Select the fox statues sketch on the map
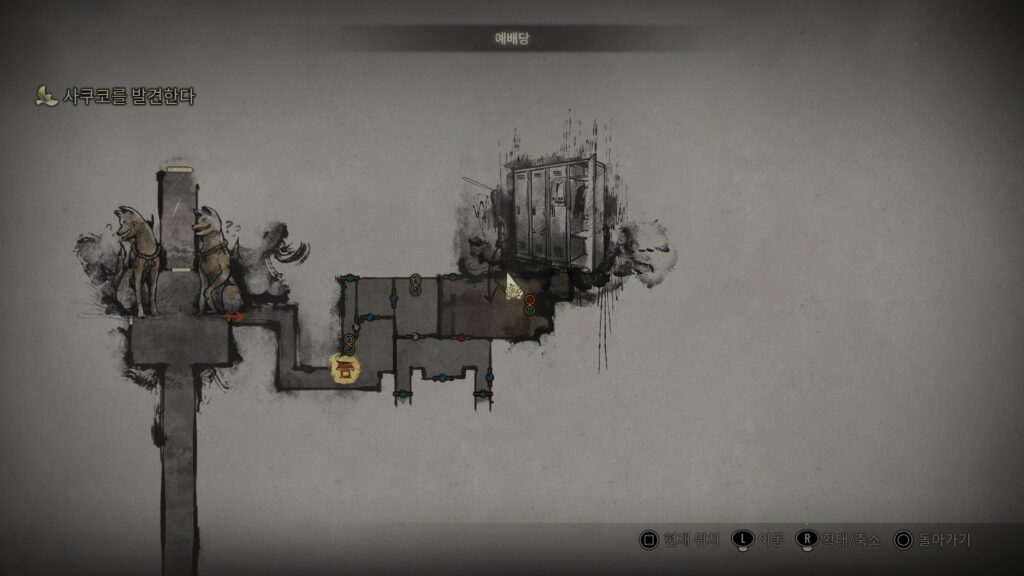Viewport: 1024px width, 576px height. click(174, 262)
